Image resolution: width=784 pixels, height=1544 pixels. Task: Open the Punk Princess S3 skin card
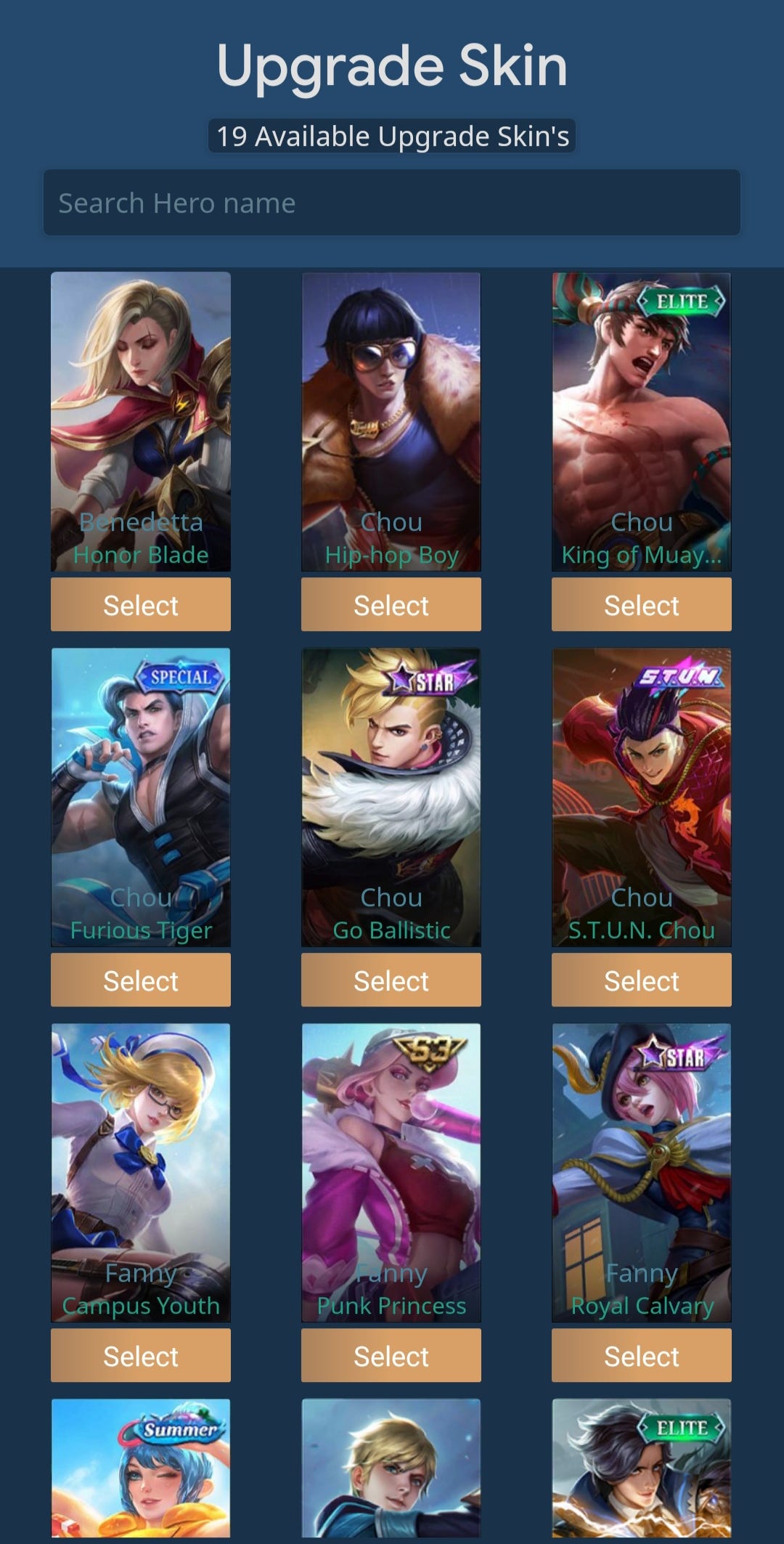pyautogui.click(x=391, y=1172)
